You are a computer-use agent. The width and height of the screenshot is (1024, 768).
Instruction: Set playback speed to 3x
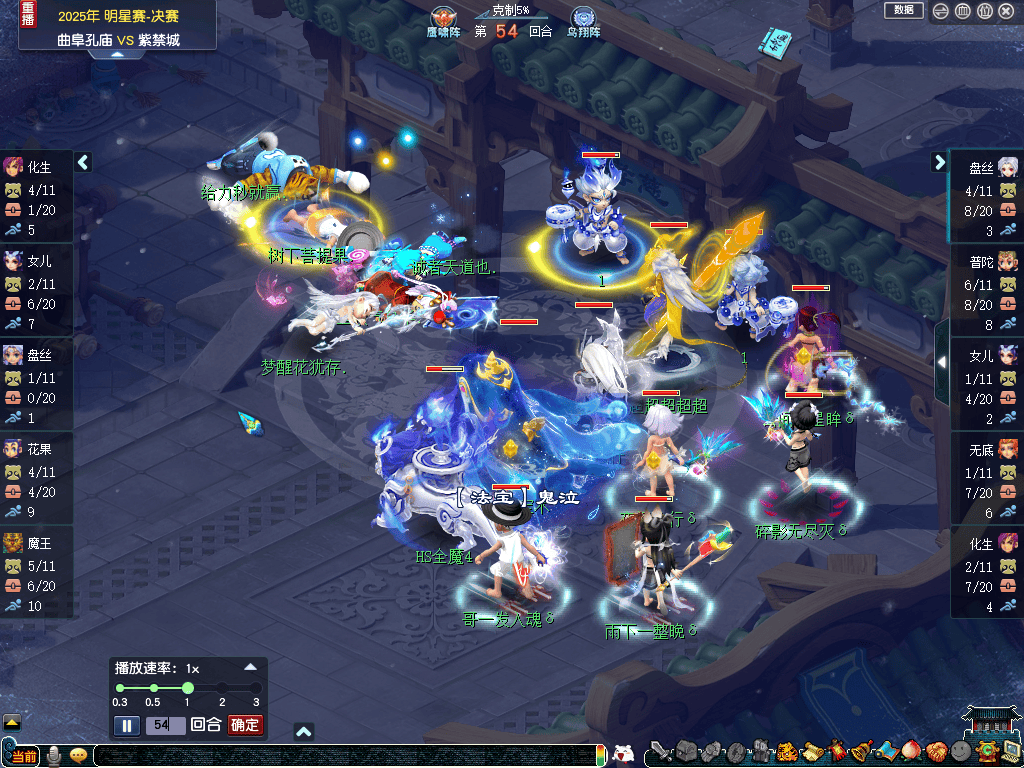[x=256, y=688]
